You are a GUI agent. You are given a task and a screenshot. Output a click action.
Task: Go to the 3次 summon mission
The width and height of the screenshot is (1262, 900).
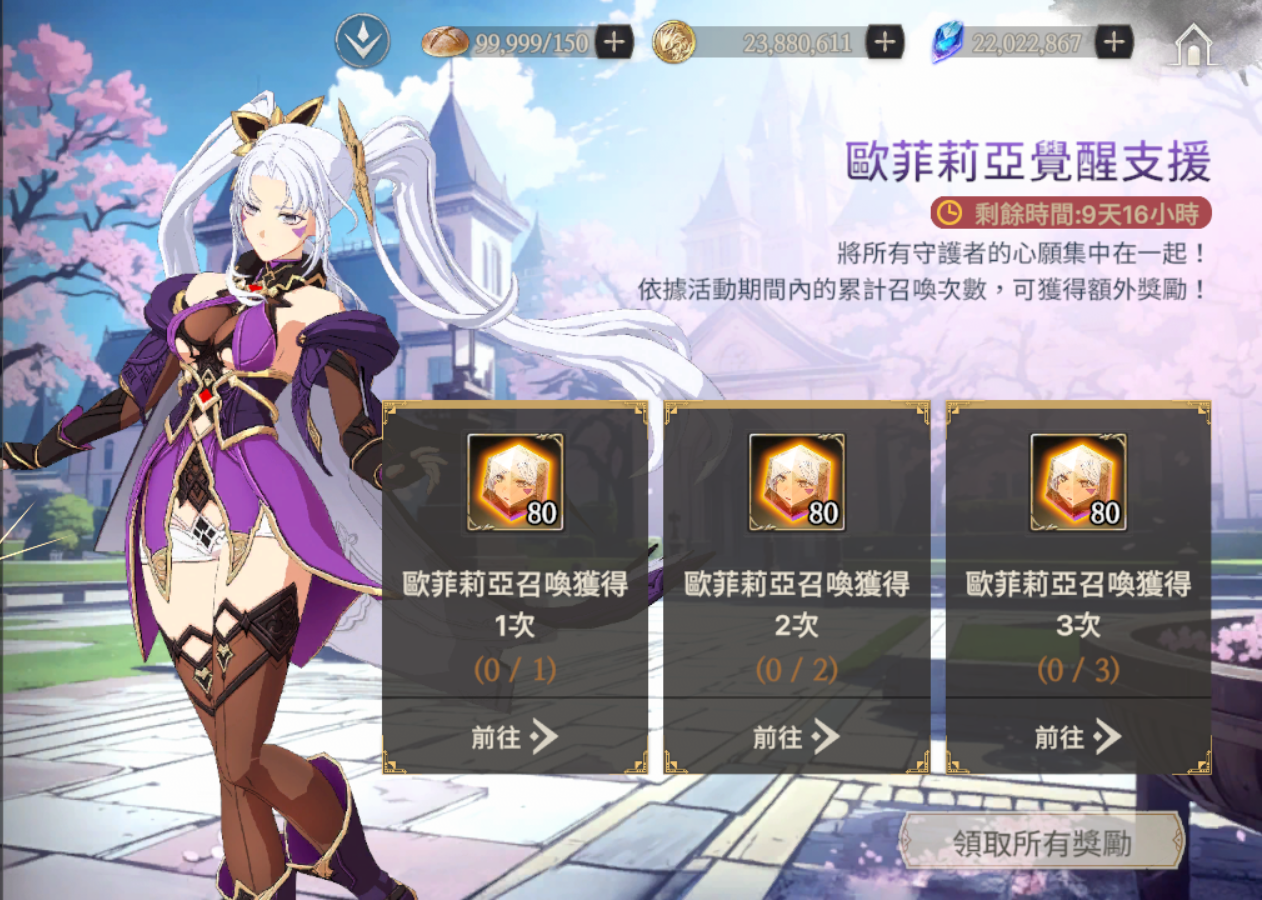coord(1078,738)
